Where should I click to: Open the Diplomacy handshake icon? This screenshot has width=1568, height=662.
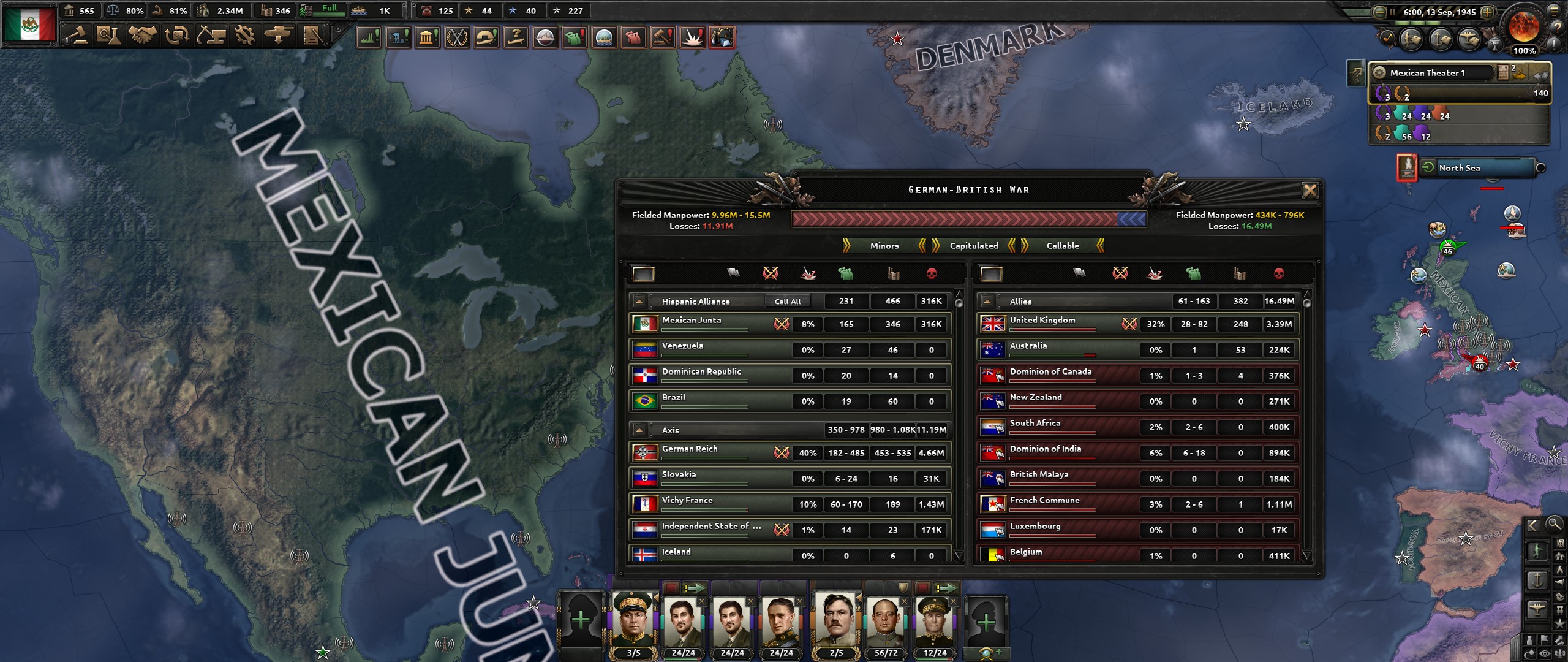tap(144, 35)
